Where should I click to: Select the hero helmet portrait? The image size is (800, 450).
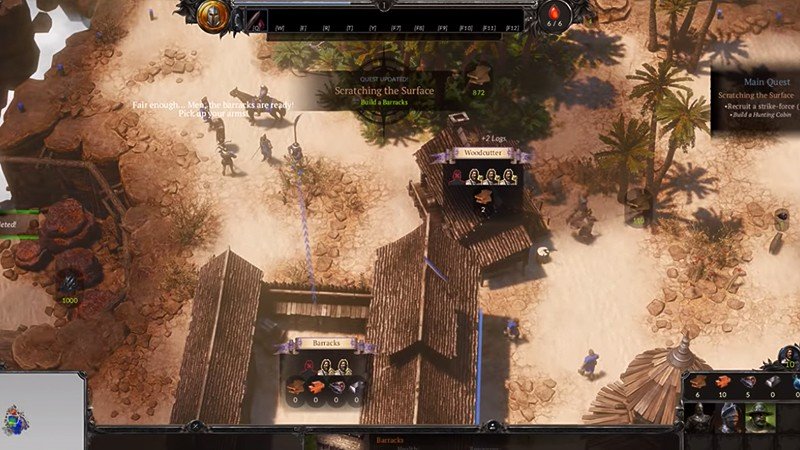point(212,16)
